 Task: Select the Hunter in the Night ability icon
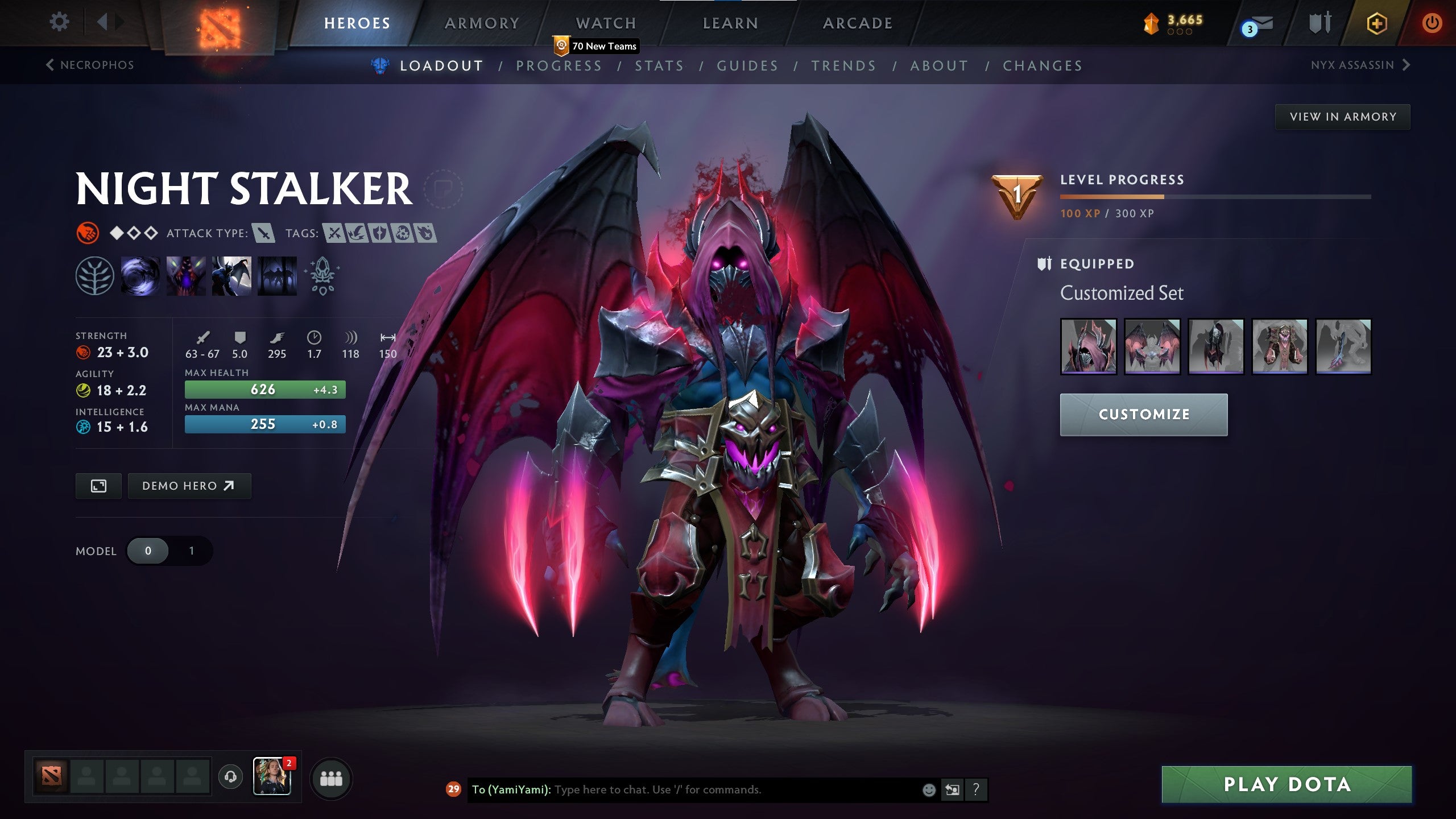(233, 276)
